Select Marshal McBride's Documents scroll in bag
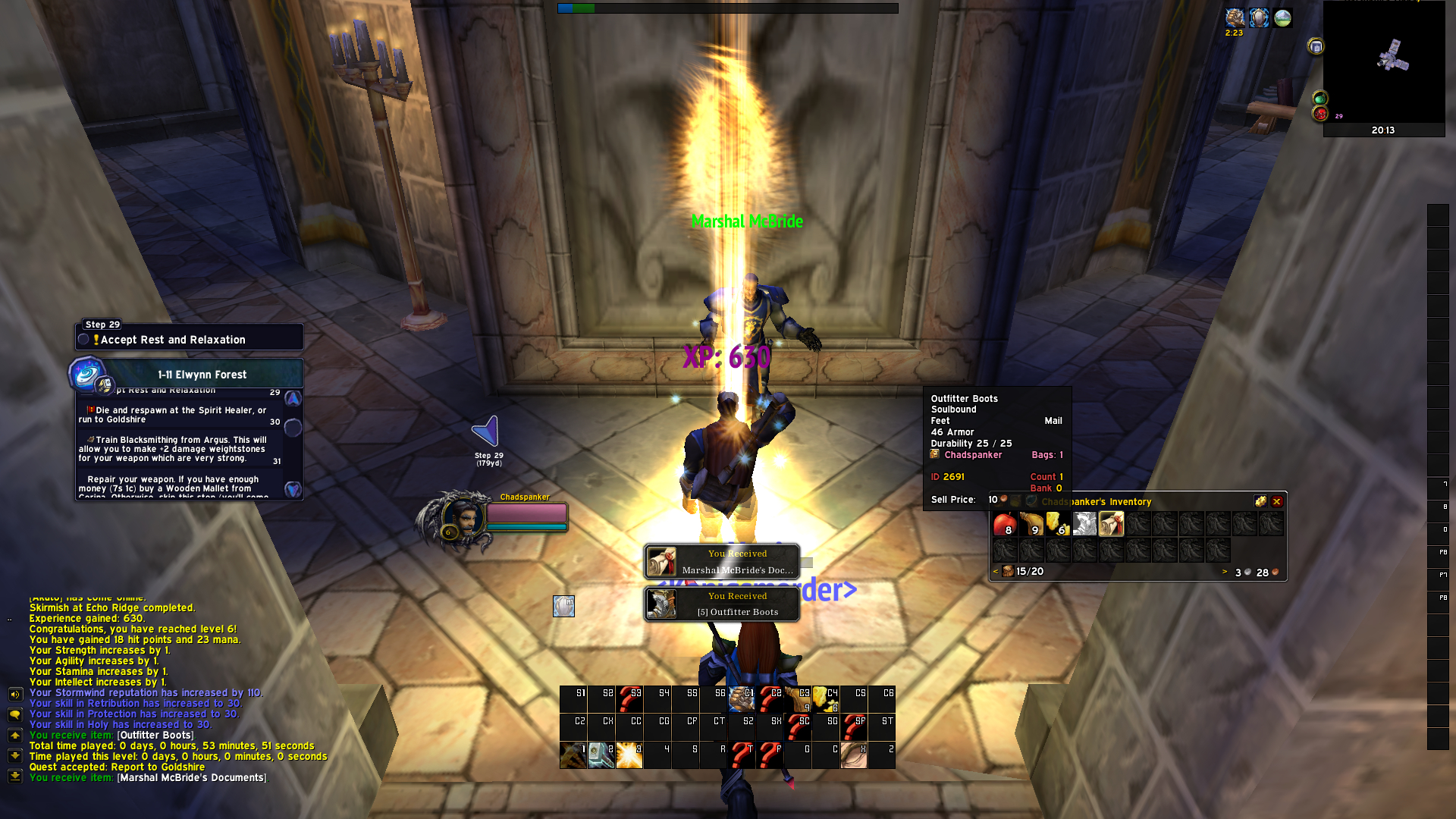The width and height of the screenshot is (1456, 819). [x=1111, y=523]
